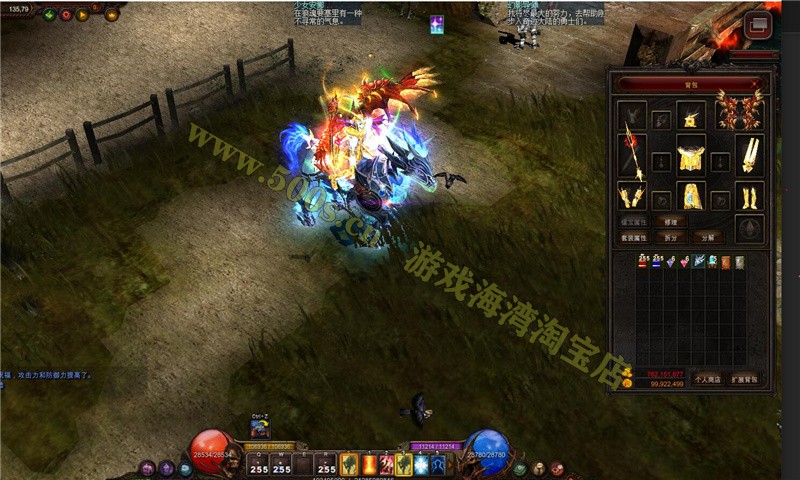800x480 pixels.
Task: Select the equipped red spear weapon slot
Action: coord(633,153)
